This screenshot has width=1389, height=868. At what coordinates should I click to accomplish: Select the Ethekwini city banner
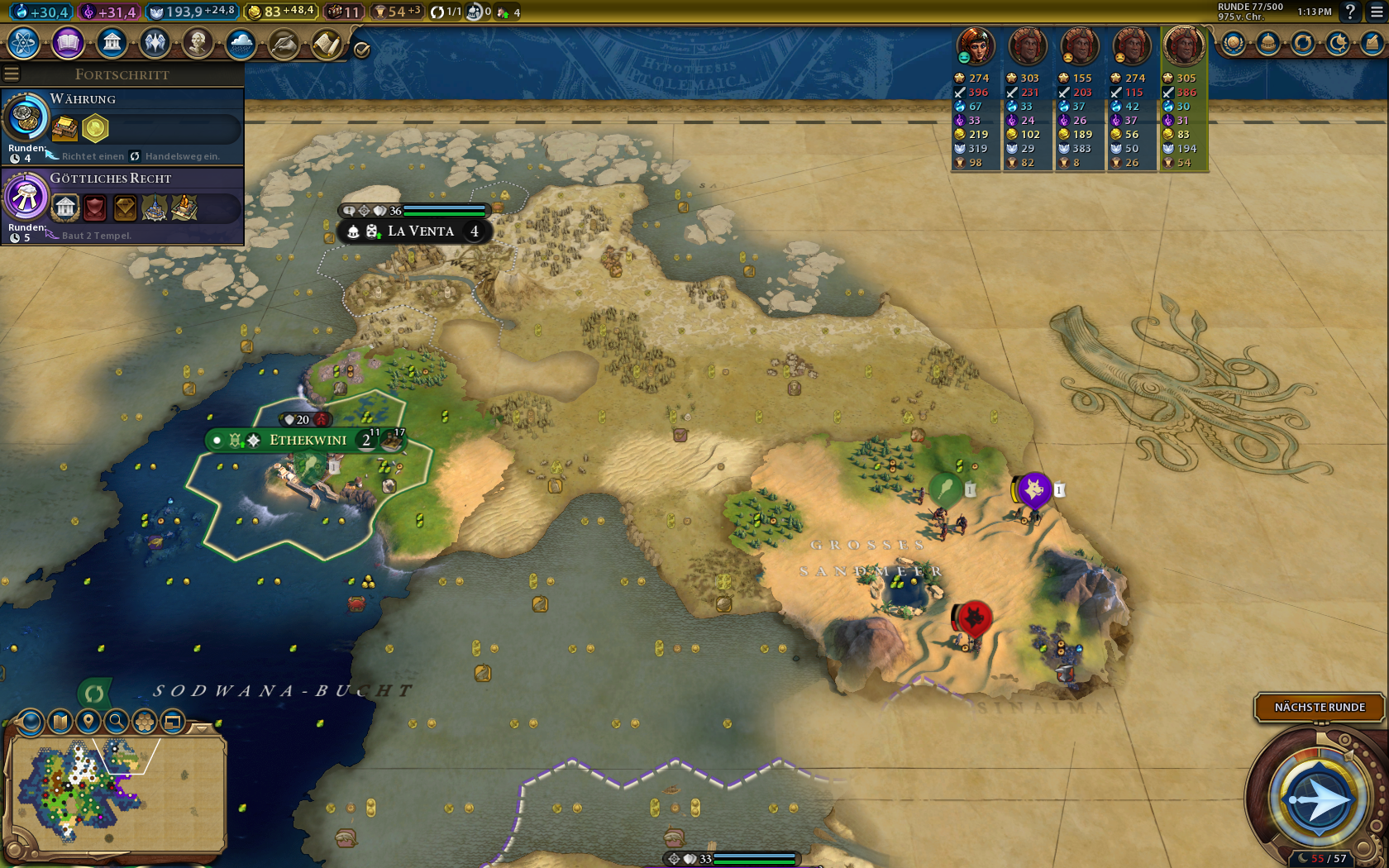click(x=308, y=440)
